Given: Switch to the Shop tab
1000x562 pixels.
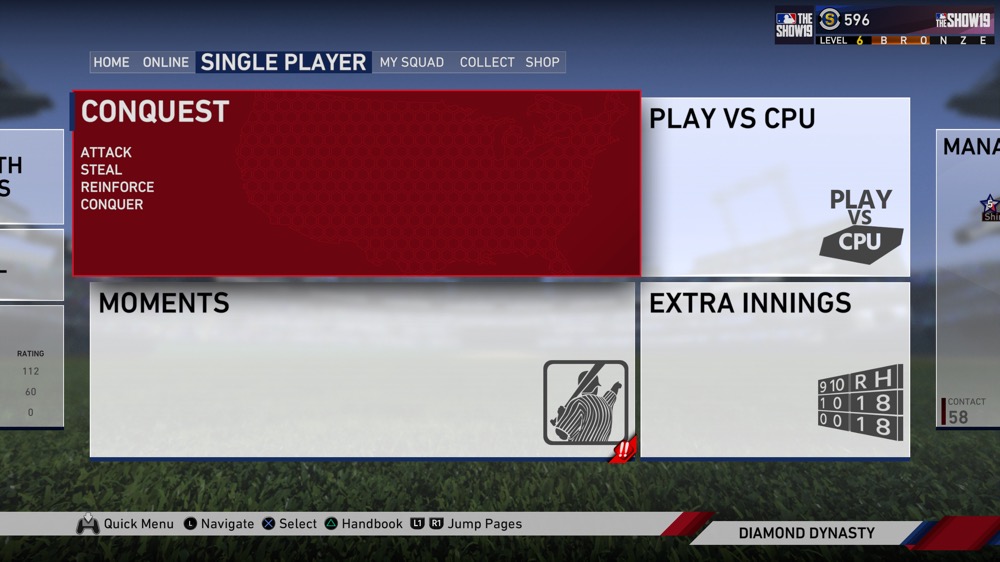Looking at the screenshot, I should pyautogui.click(x=543, y=62).
